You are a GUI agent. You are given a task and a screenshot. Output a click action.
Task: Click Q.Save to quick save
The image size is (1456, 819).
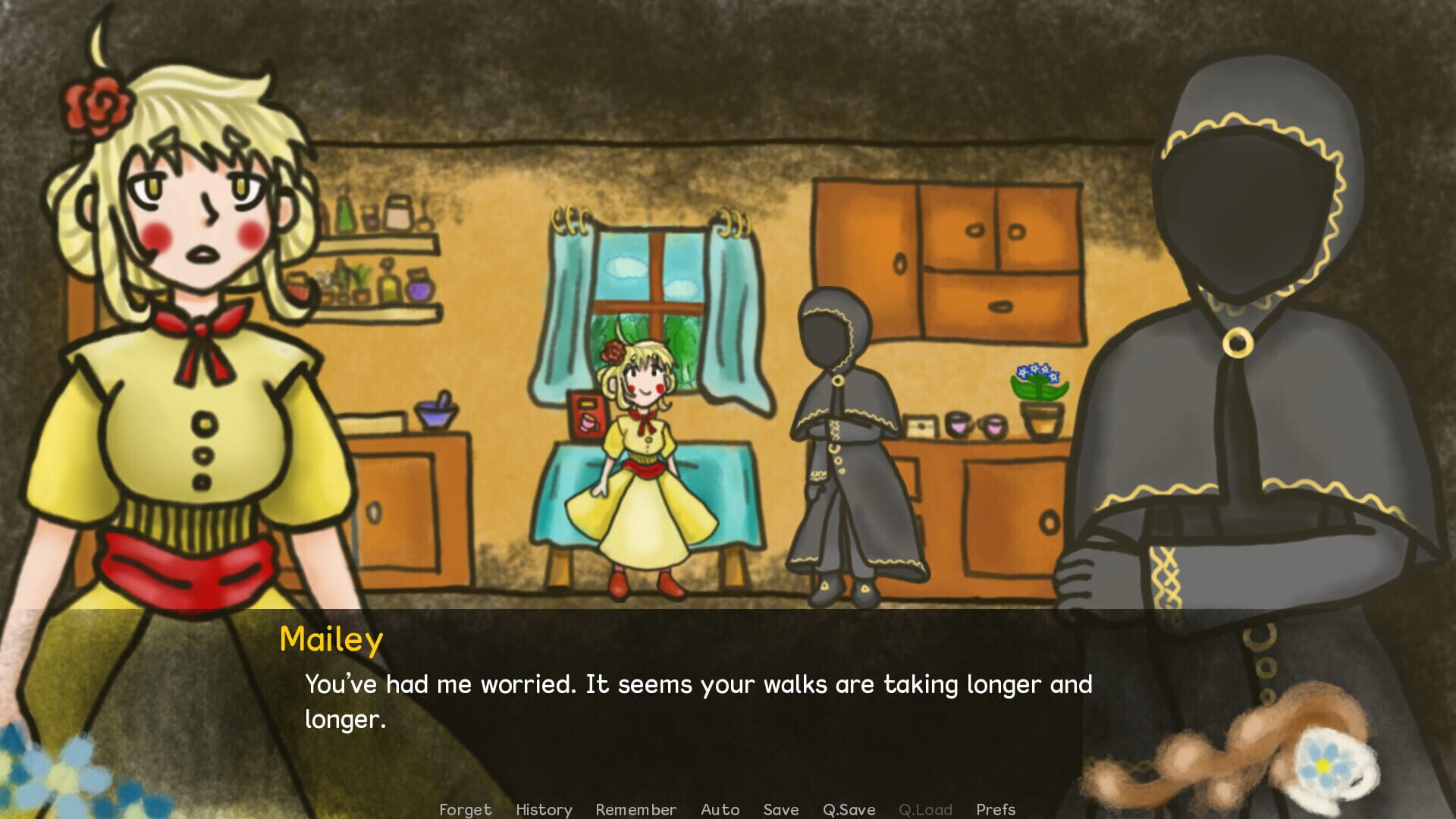(x=849, y=809)
